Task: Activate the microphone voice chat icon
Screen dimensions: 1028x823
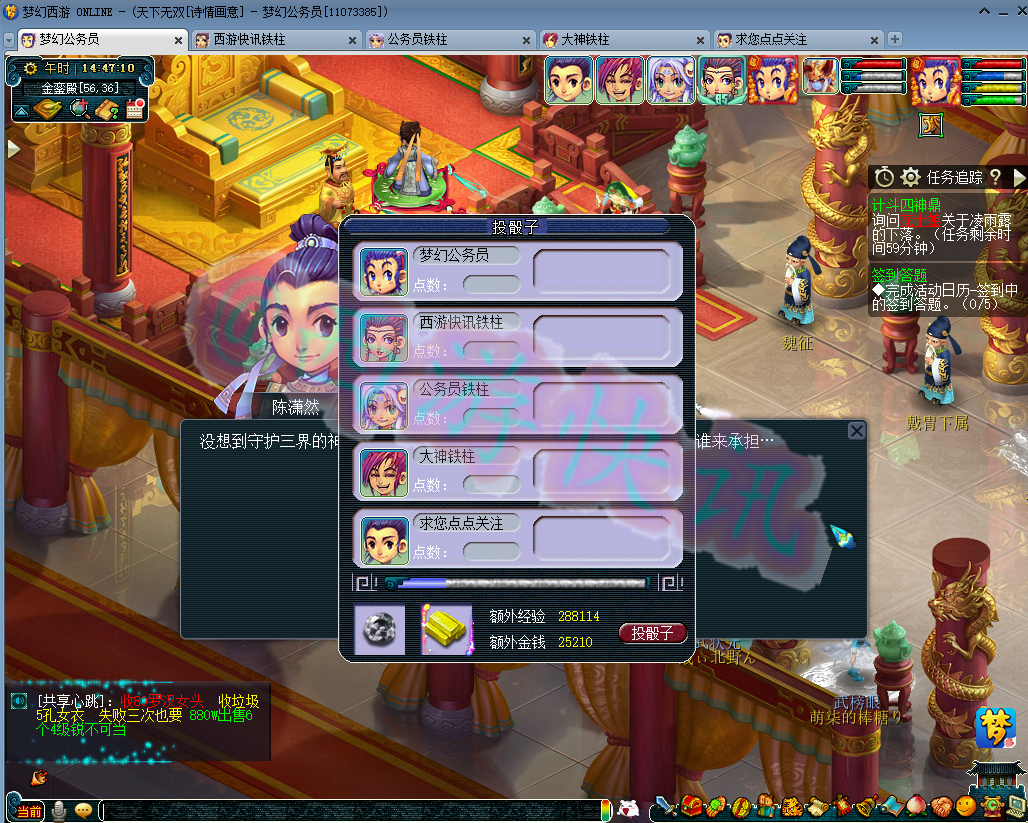Action: click(x=60, y=810)
